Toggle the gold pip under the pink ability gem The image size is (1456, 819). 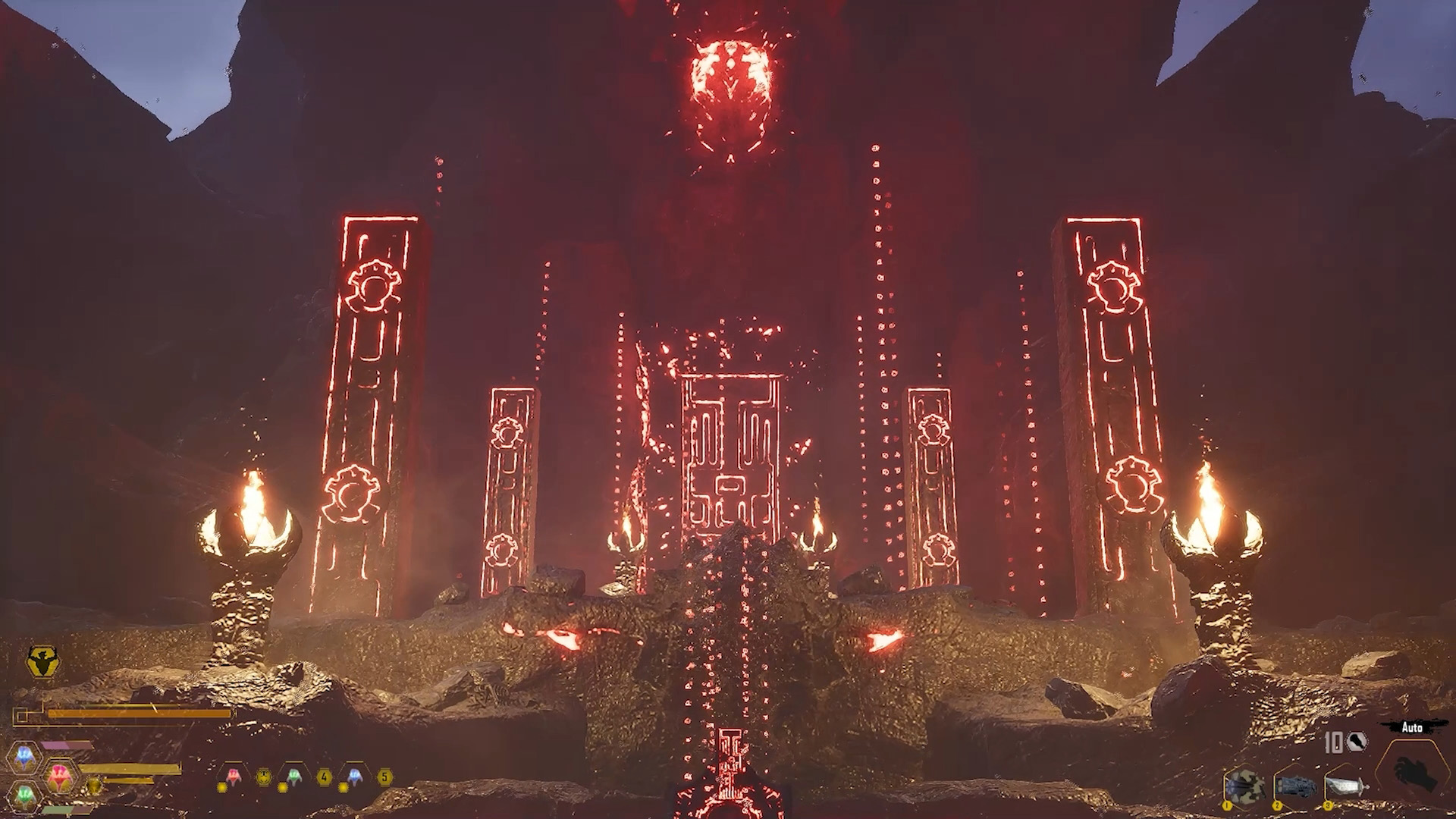coord(221,787)
